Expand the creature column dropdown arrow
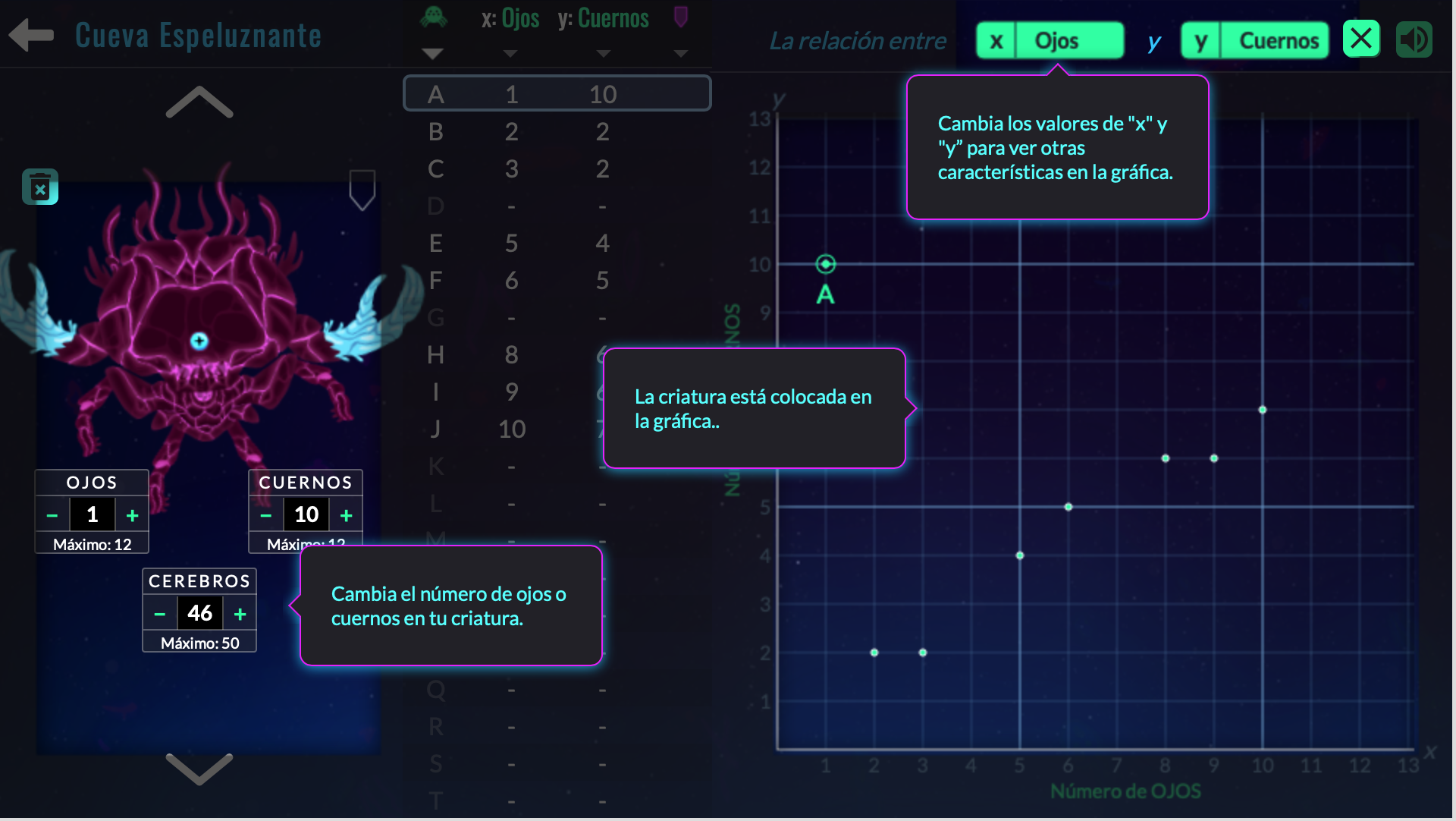The height and width of the screenshot is (821, 1456). tap(433, 52)
